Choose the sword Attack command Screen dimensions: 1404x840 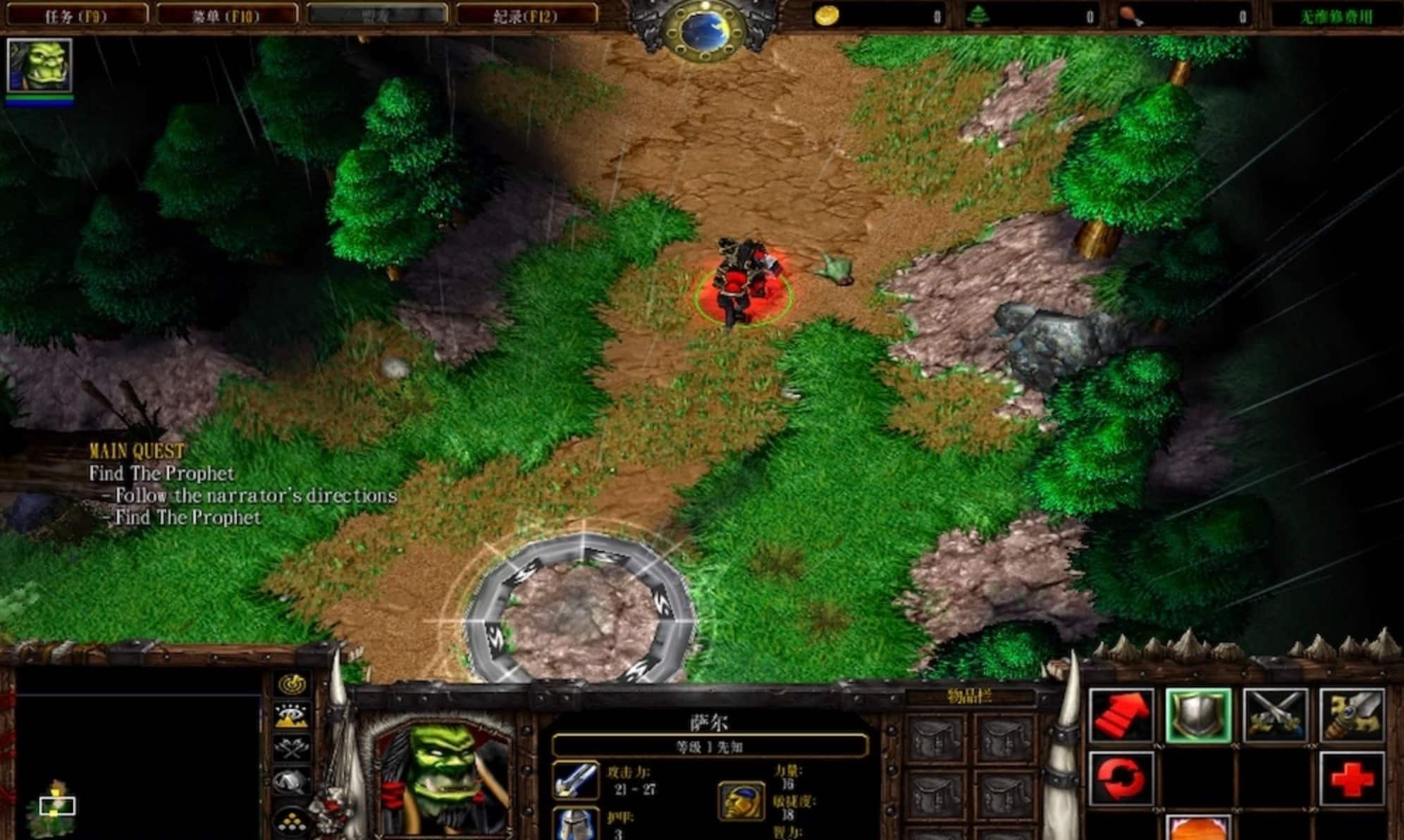tap(1352, 716)
